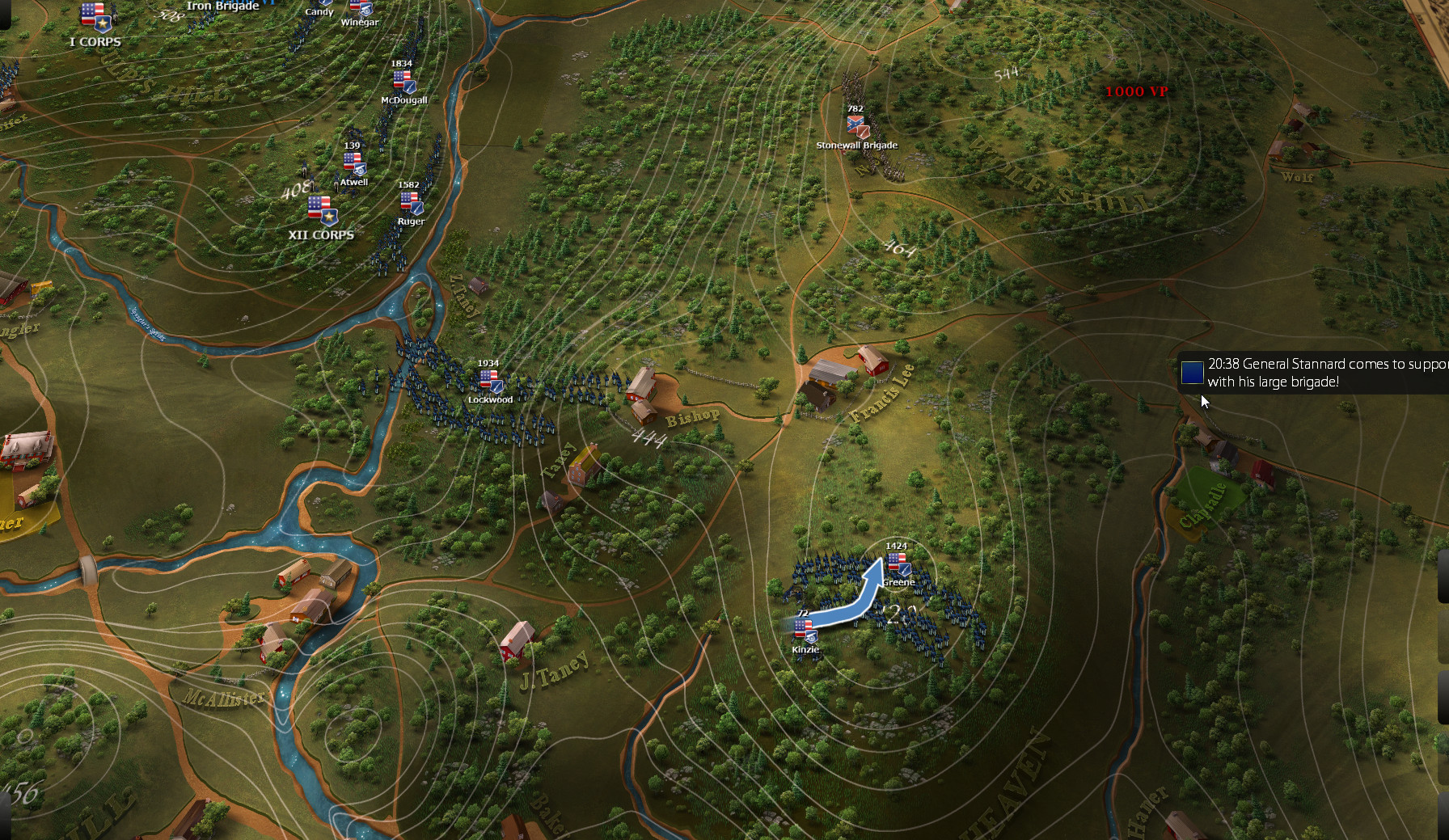Pick Ruger's infantry brigade marker
This screenshot has height=840, width=1449.
click(x=410, y=203)
